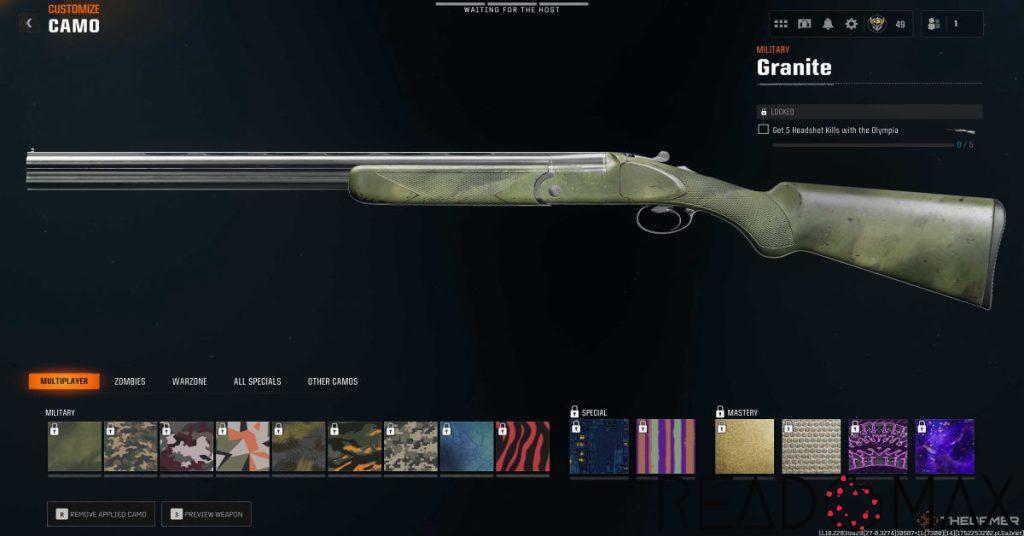Click Remove Applied Camo button
1024x536 pixels.
point(101,514)
